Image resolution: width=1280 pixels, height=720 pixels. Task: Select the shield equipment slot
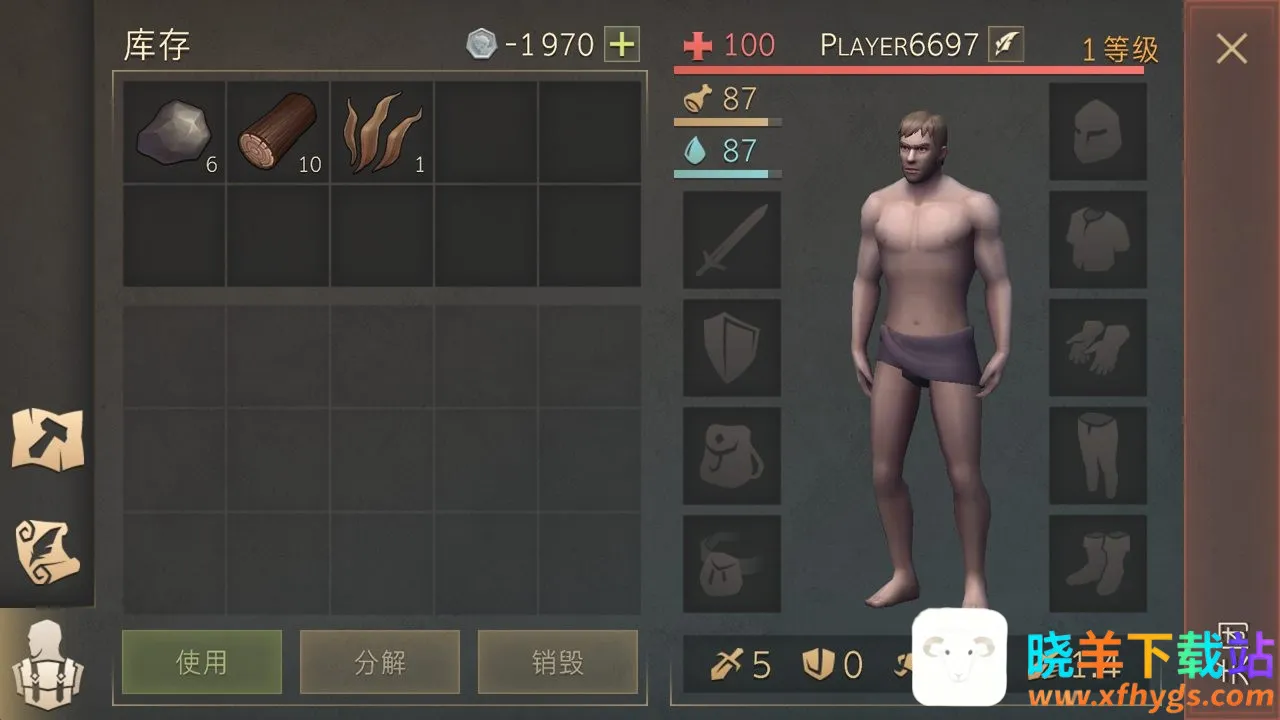coord(732,348)
